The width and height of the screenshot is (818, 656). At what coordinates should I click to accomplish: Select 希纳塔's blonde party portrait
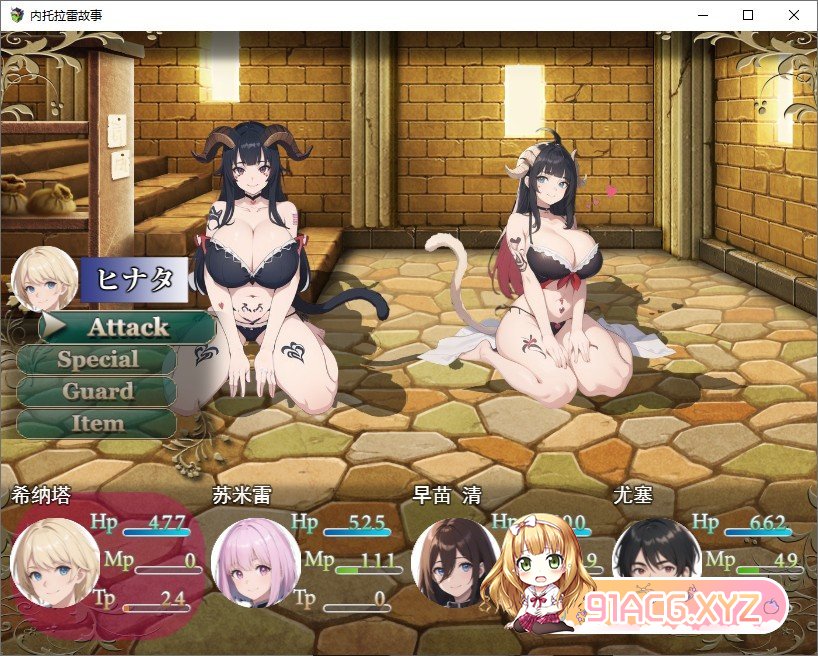tap(54, 562)
